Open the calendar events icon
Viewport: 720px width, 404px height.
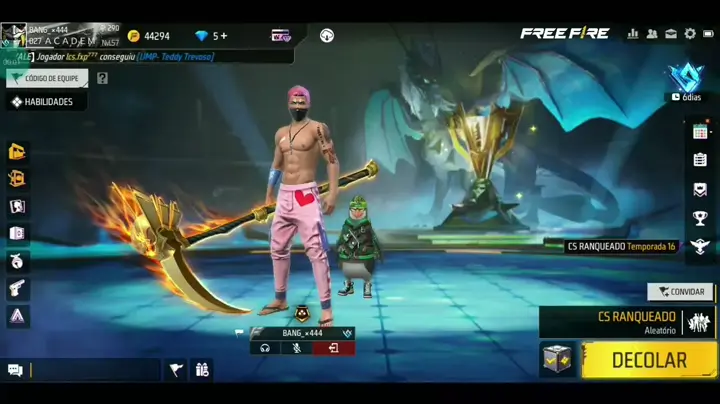tap(700, 131)
